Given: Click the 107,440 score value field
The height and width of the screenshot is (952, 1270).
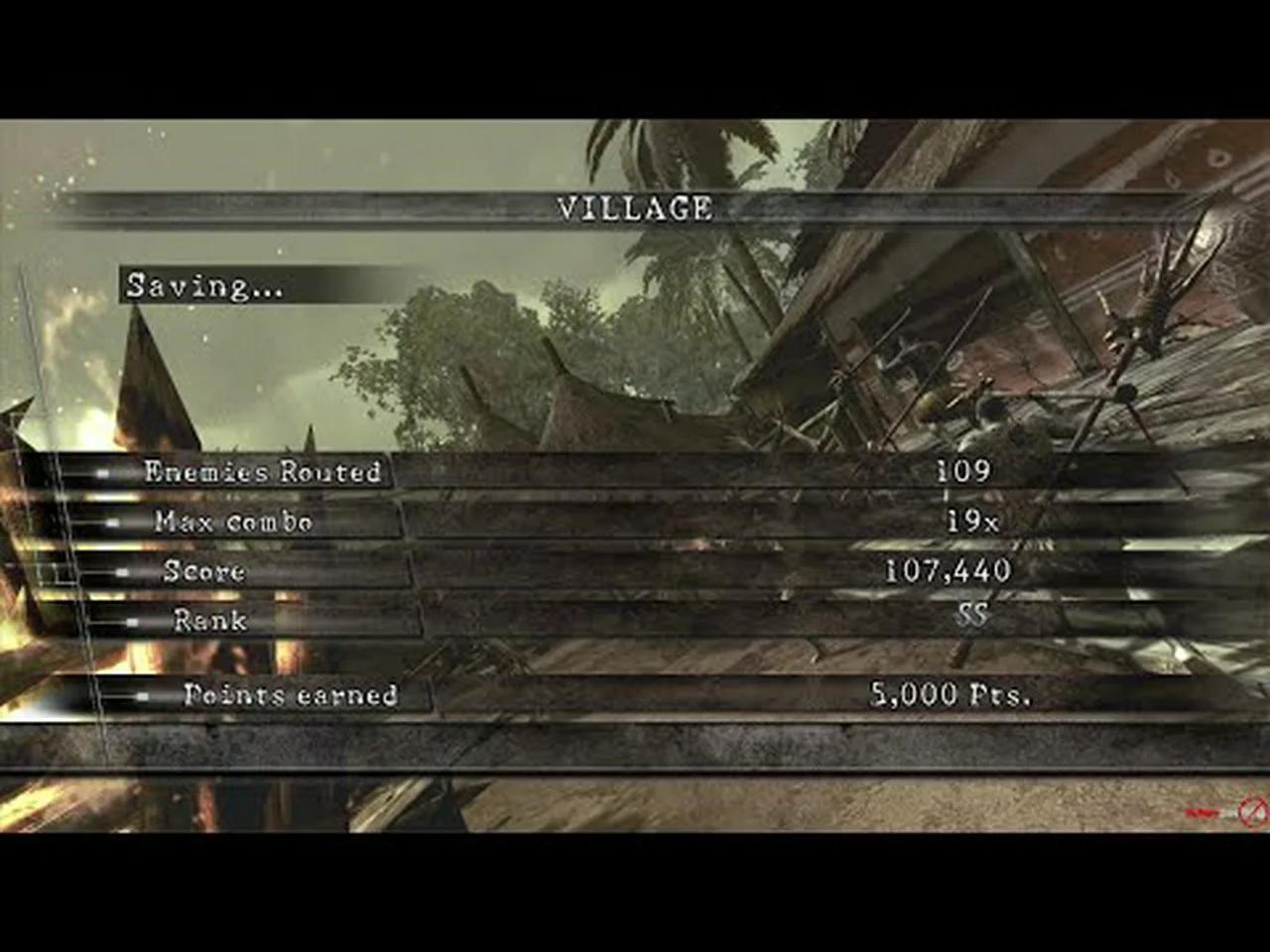Looking at the screenshot, I should (x=948, y=570).
